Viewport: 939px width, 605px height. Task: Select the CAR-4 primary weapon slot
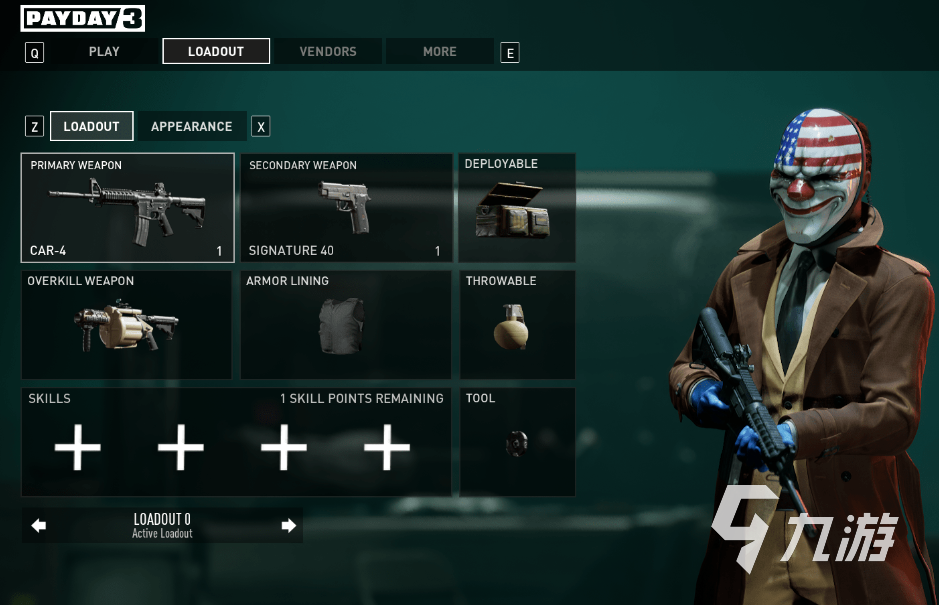tap(128, 208)
